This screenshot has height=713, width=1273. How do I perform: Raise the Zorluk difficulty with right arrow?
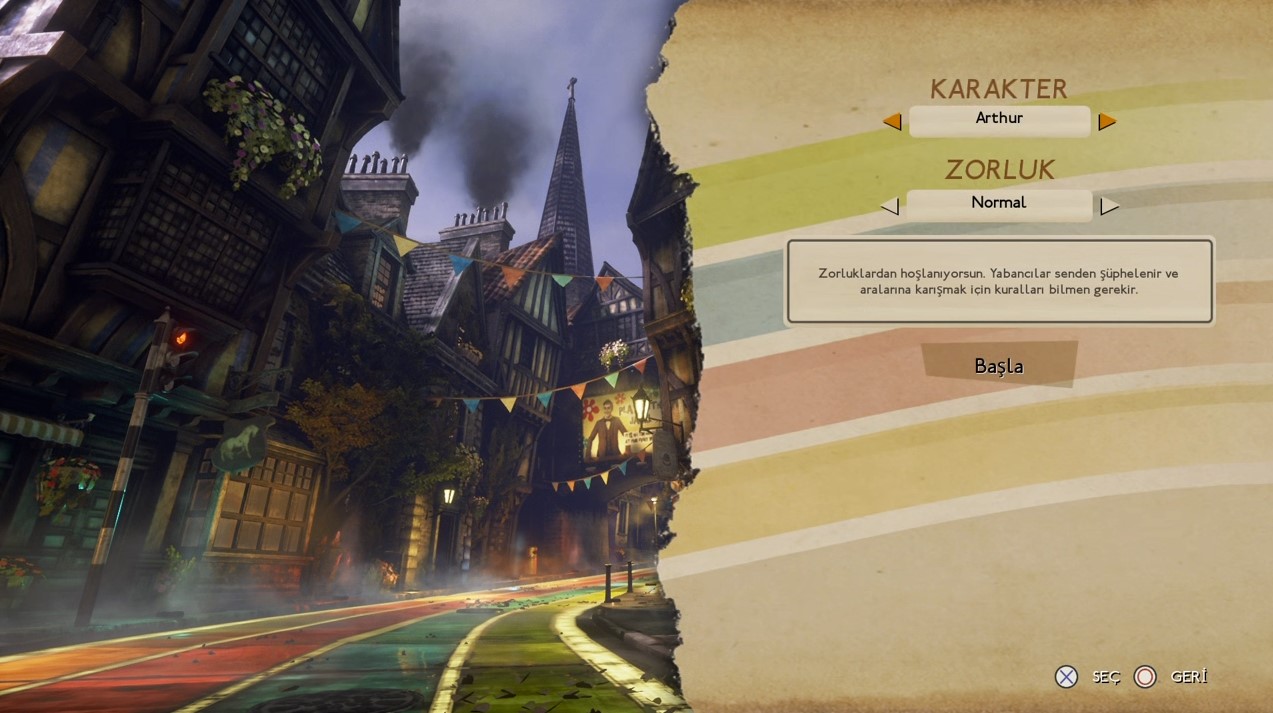pyautogui.click(x=1109, y=206)
